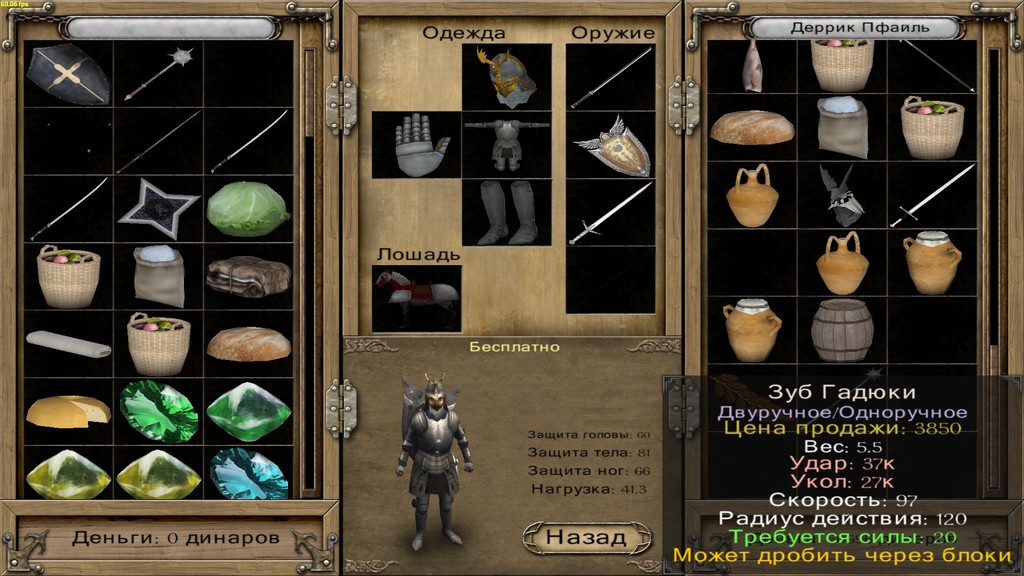The width and height of the screenshot is (1024, 576).
Task: Choose the equipped body armor slot
Action: pos(506,144)
